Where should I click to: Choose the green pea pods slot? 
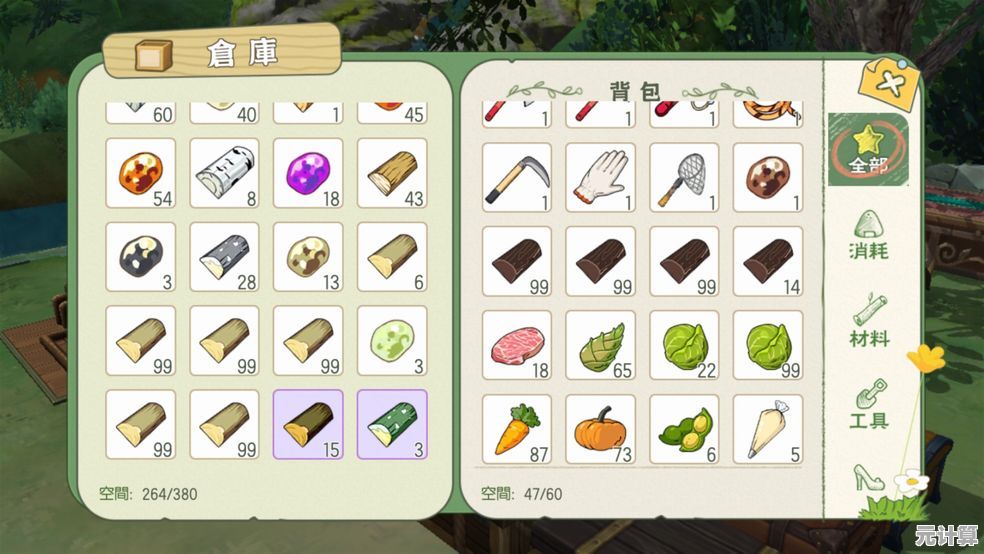[x=684, y=429]
